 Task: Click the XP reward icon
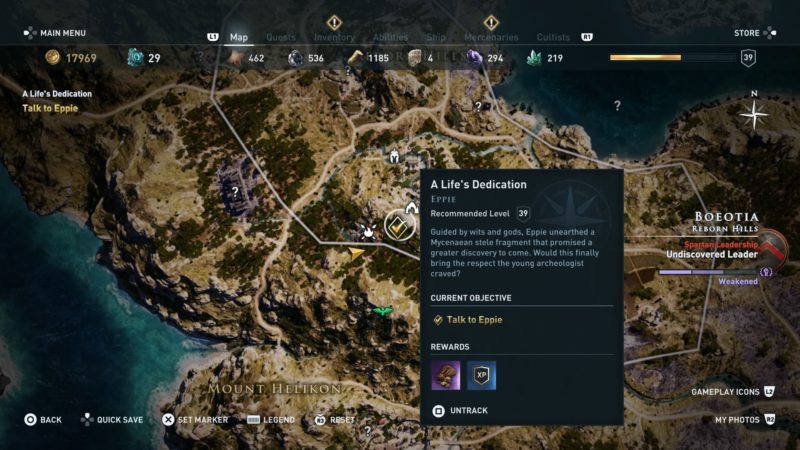coord(481,375)
